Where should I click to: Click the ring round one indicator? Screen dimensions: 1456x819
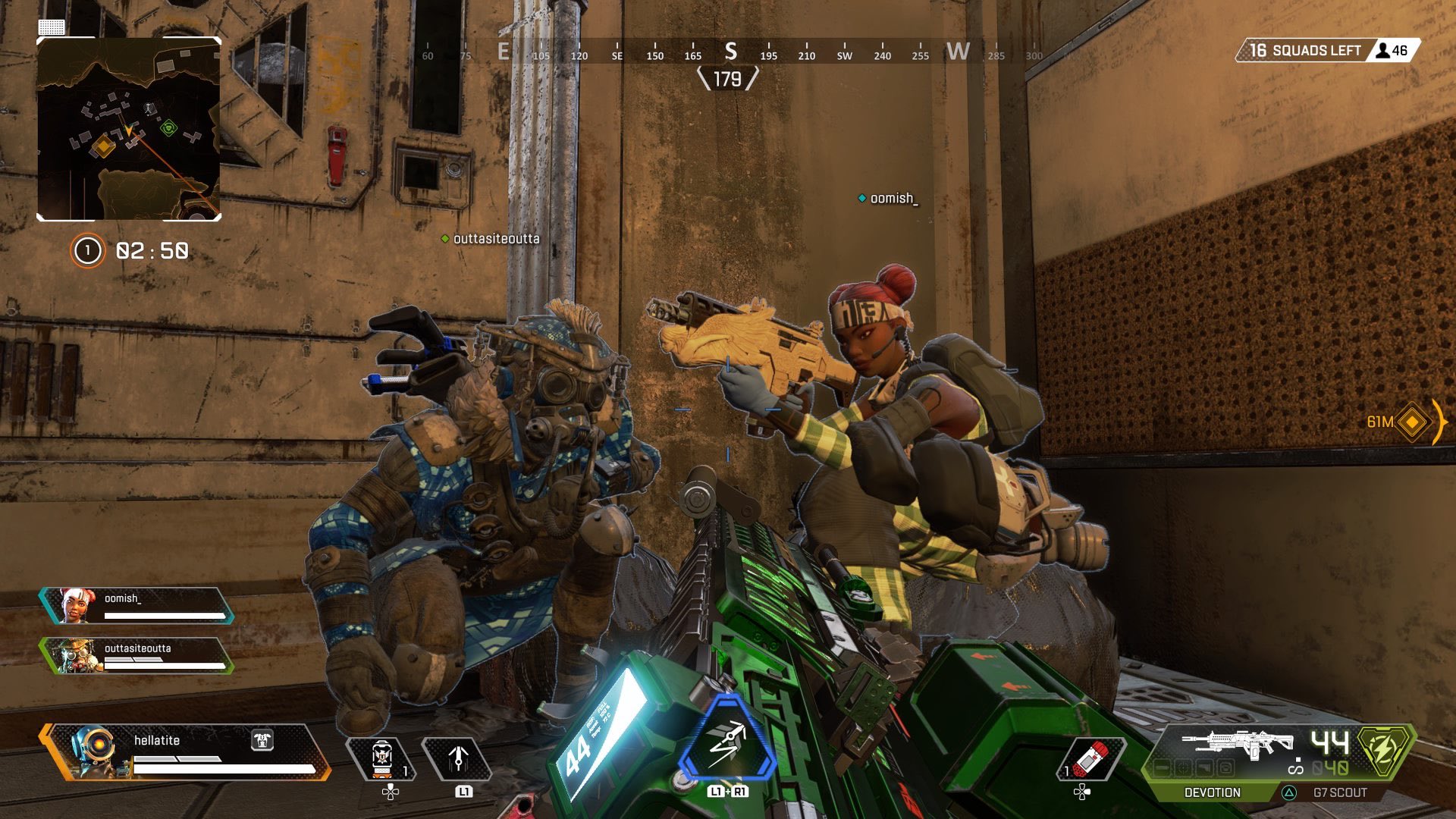coord(87,251)
